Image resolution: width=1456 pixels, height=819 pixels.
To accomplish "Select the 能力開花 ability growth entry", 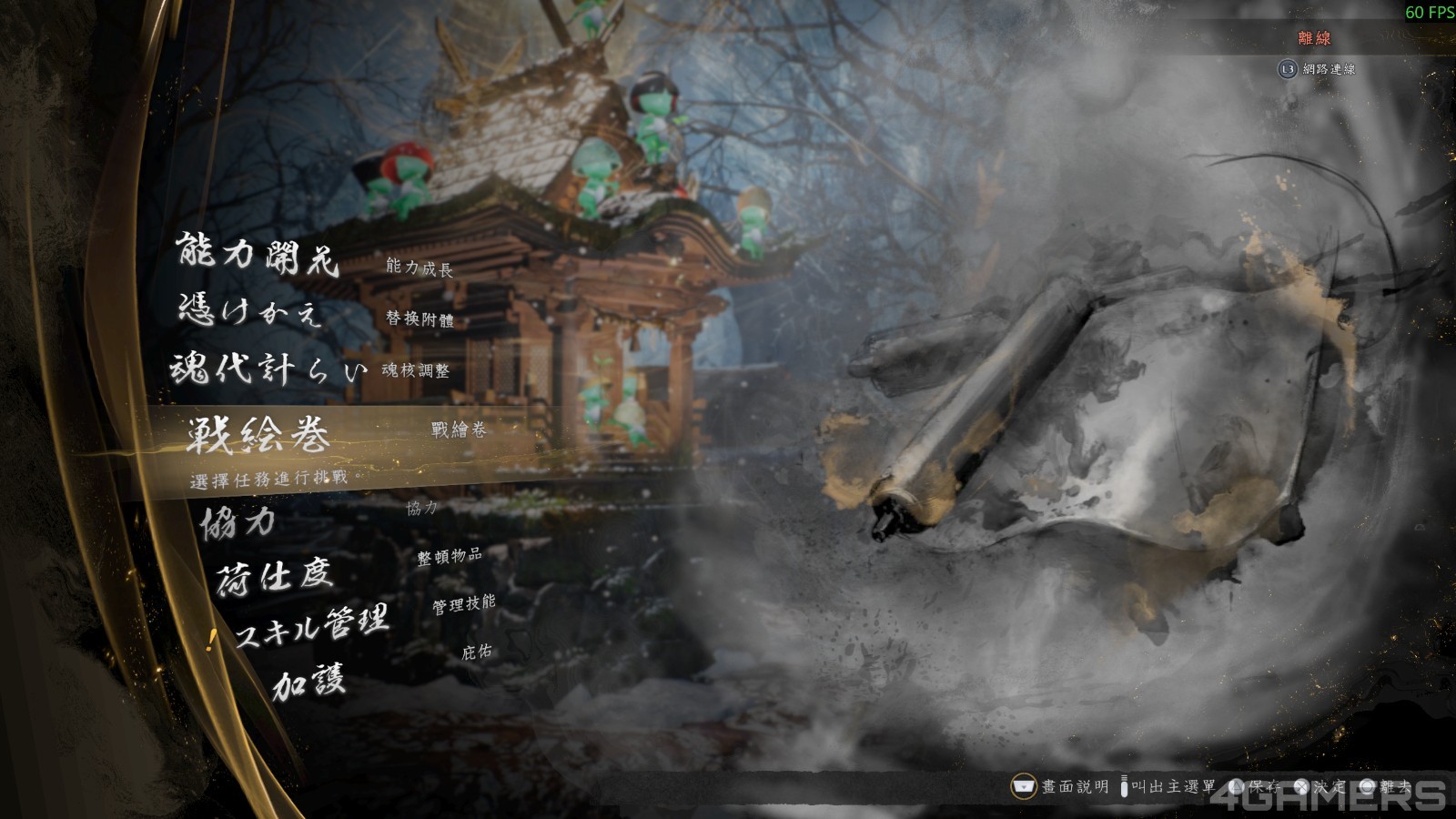I will pyautogui.click(x=257, y=255).
